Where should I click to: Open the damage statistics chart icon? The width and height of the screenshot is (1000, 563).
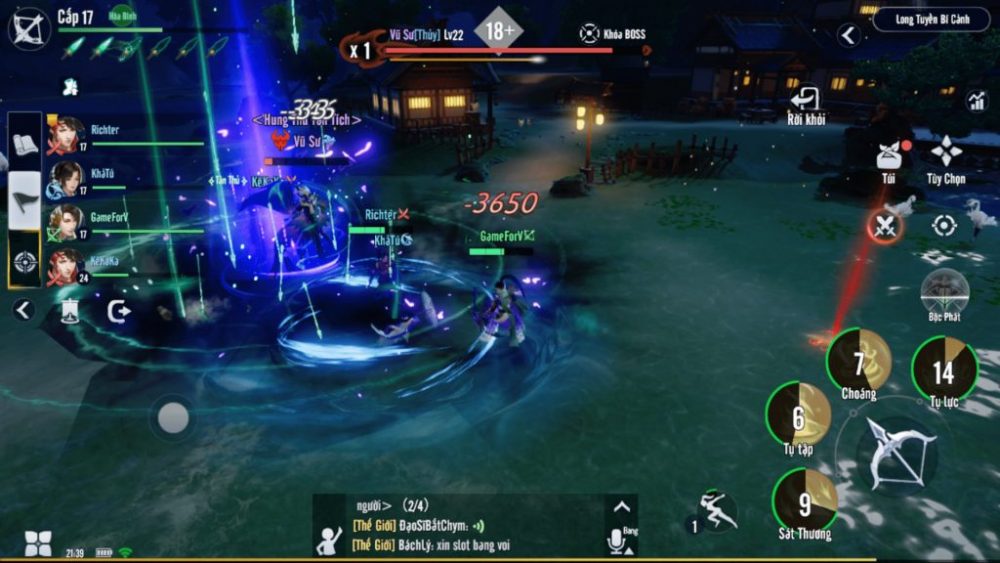976,100
